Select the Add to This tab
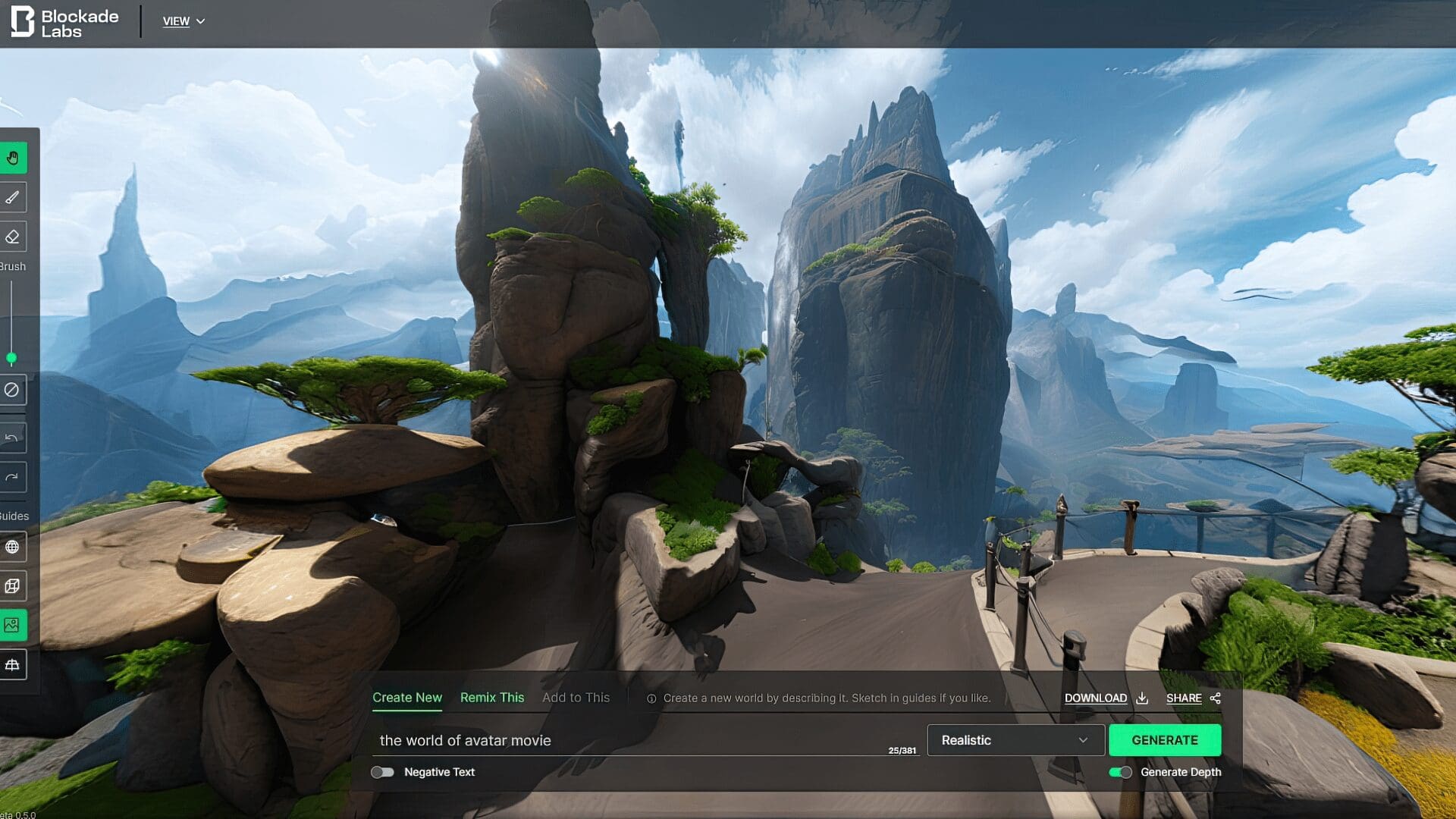The width and height of the screenshot is (1456, 819). [x=576, y=697]
